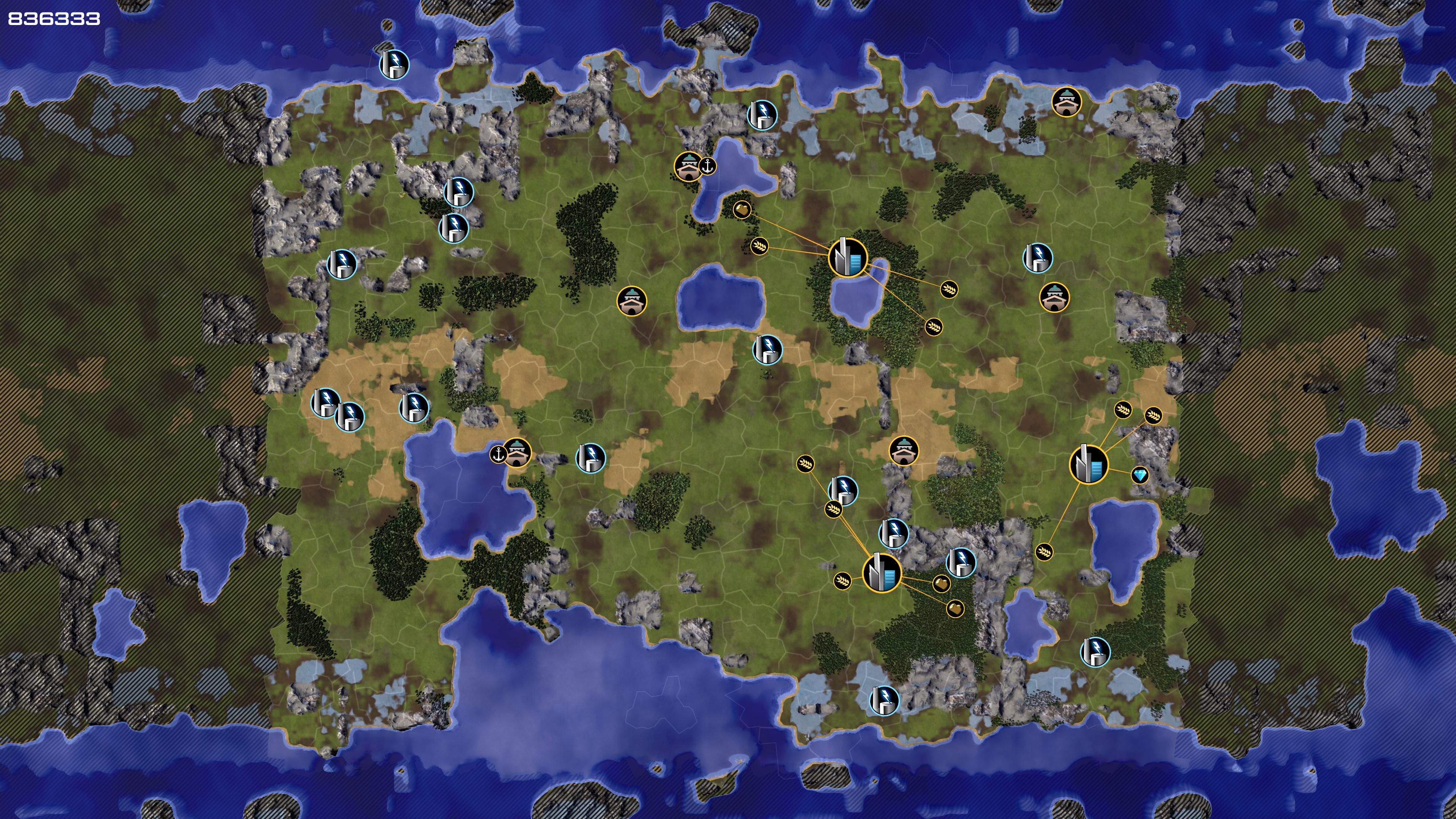Choose the city linked to one gold nugget

(x=847, y=258)
